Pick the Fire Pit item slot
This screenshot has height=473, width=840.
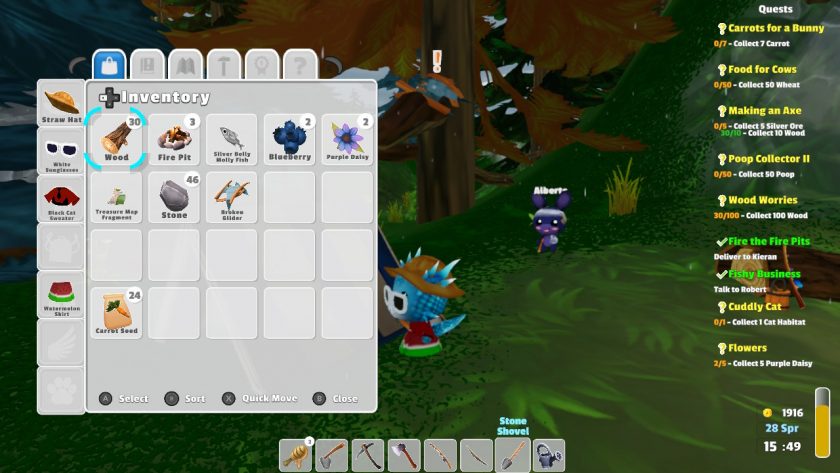click(x=175, y=139)
